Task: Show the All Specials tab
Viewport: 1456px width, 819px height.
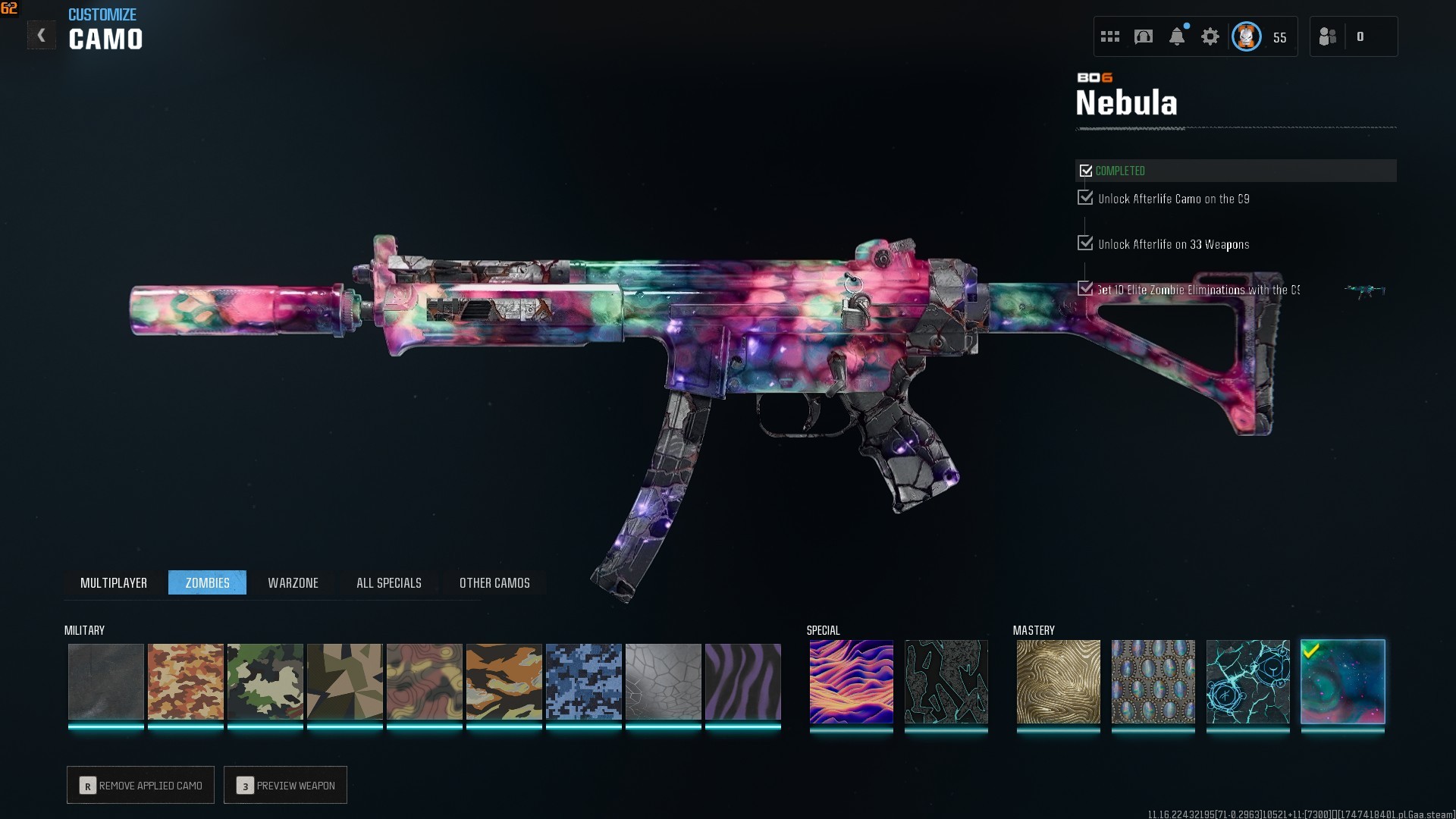Action: tap(388, 582)
